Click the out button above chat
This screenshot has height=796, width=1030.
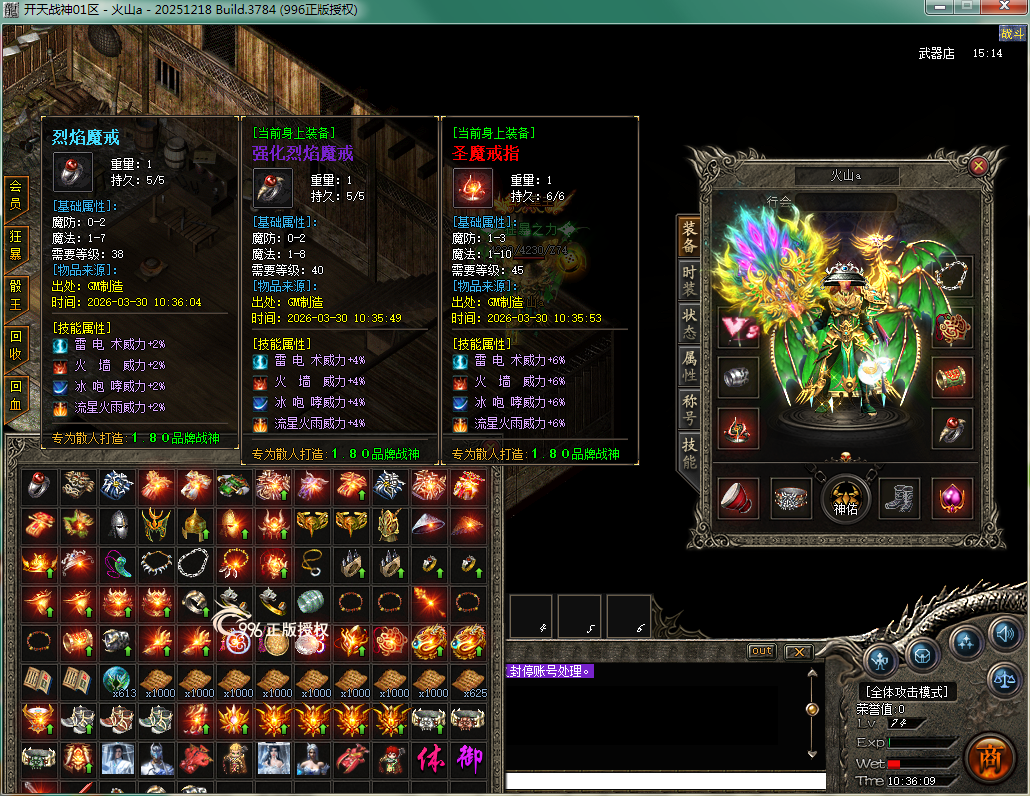762,651
